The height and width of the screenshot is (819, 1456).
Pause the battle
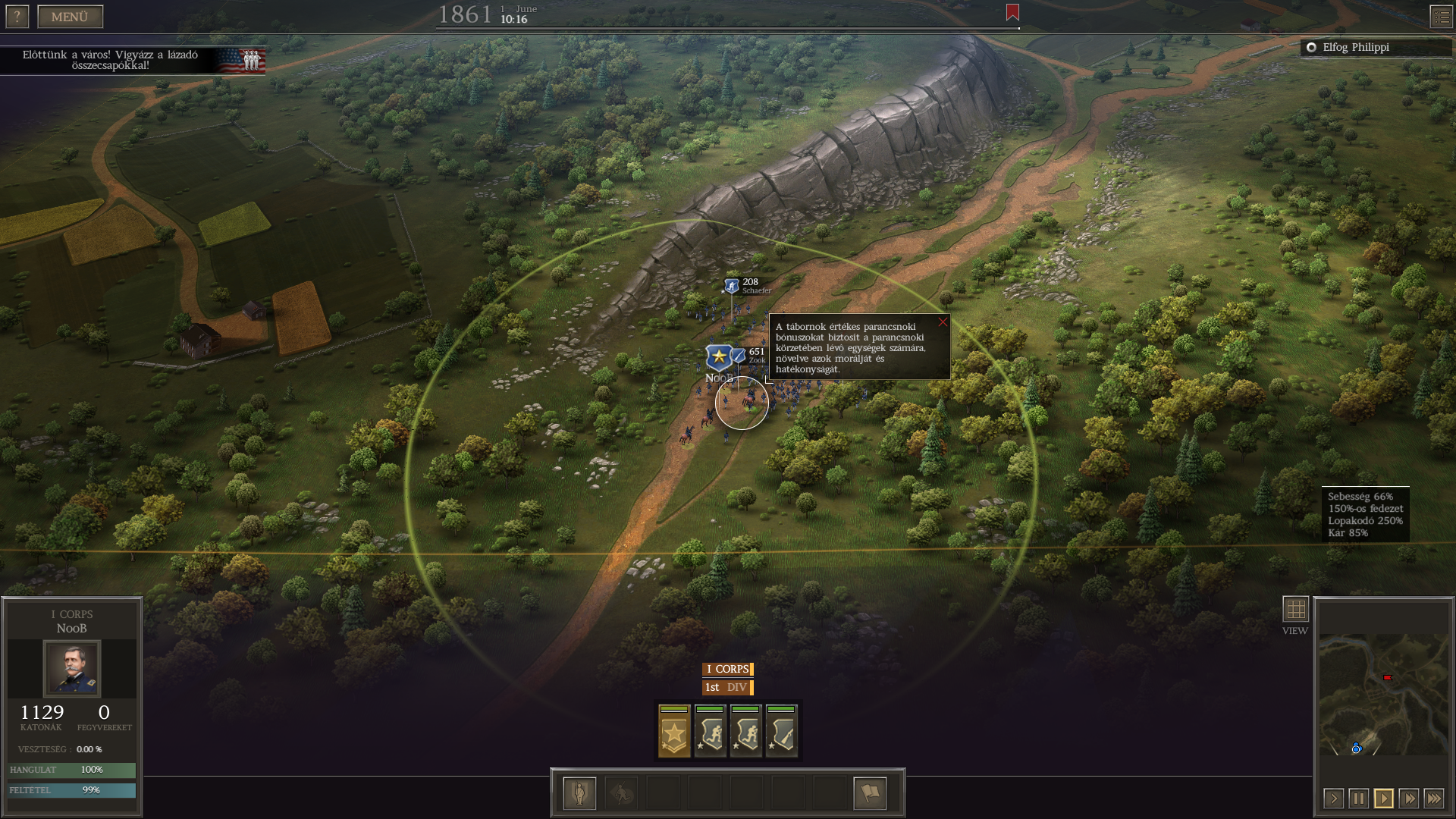coord(1358,799)
